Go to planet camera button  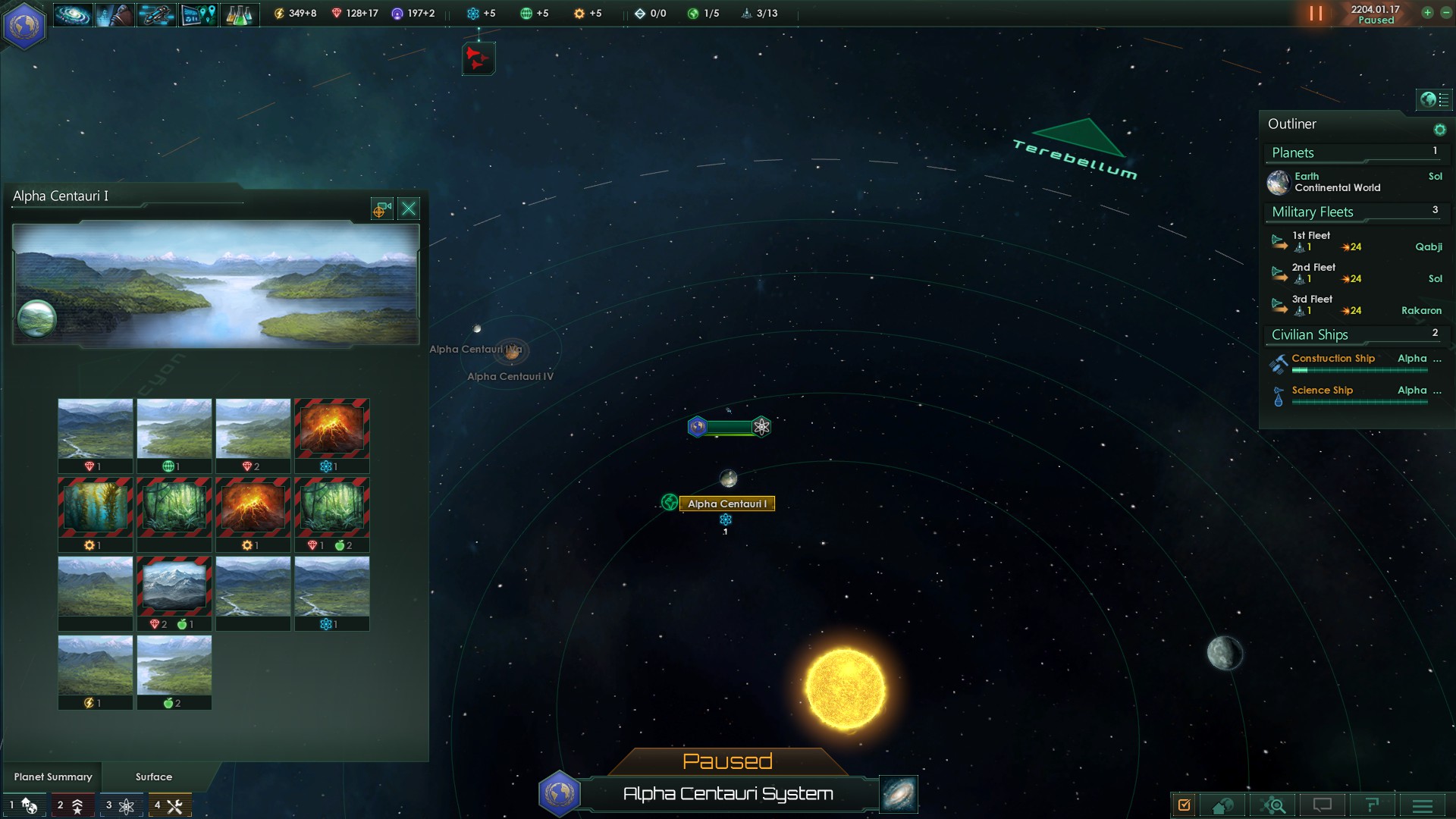point(381,209)
